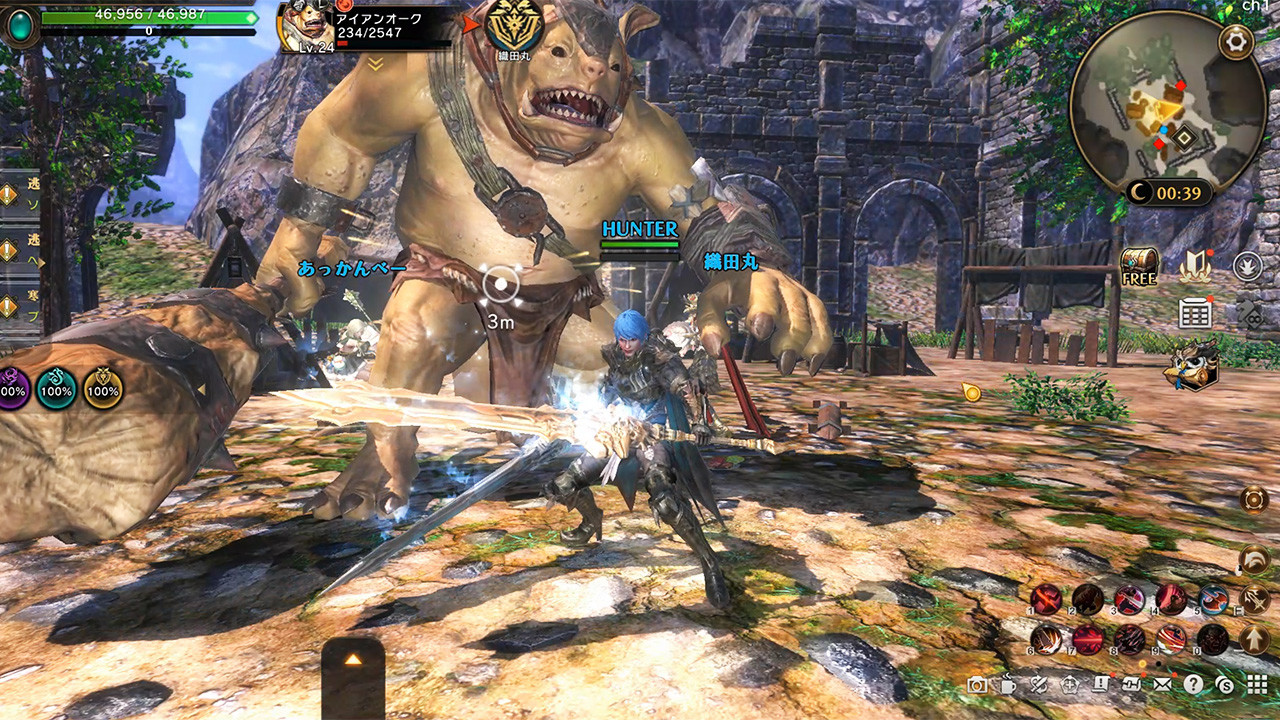
Task: Click the guild emblem icon with red notification
Action: click(x=1195, y=267)
